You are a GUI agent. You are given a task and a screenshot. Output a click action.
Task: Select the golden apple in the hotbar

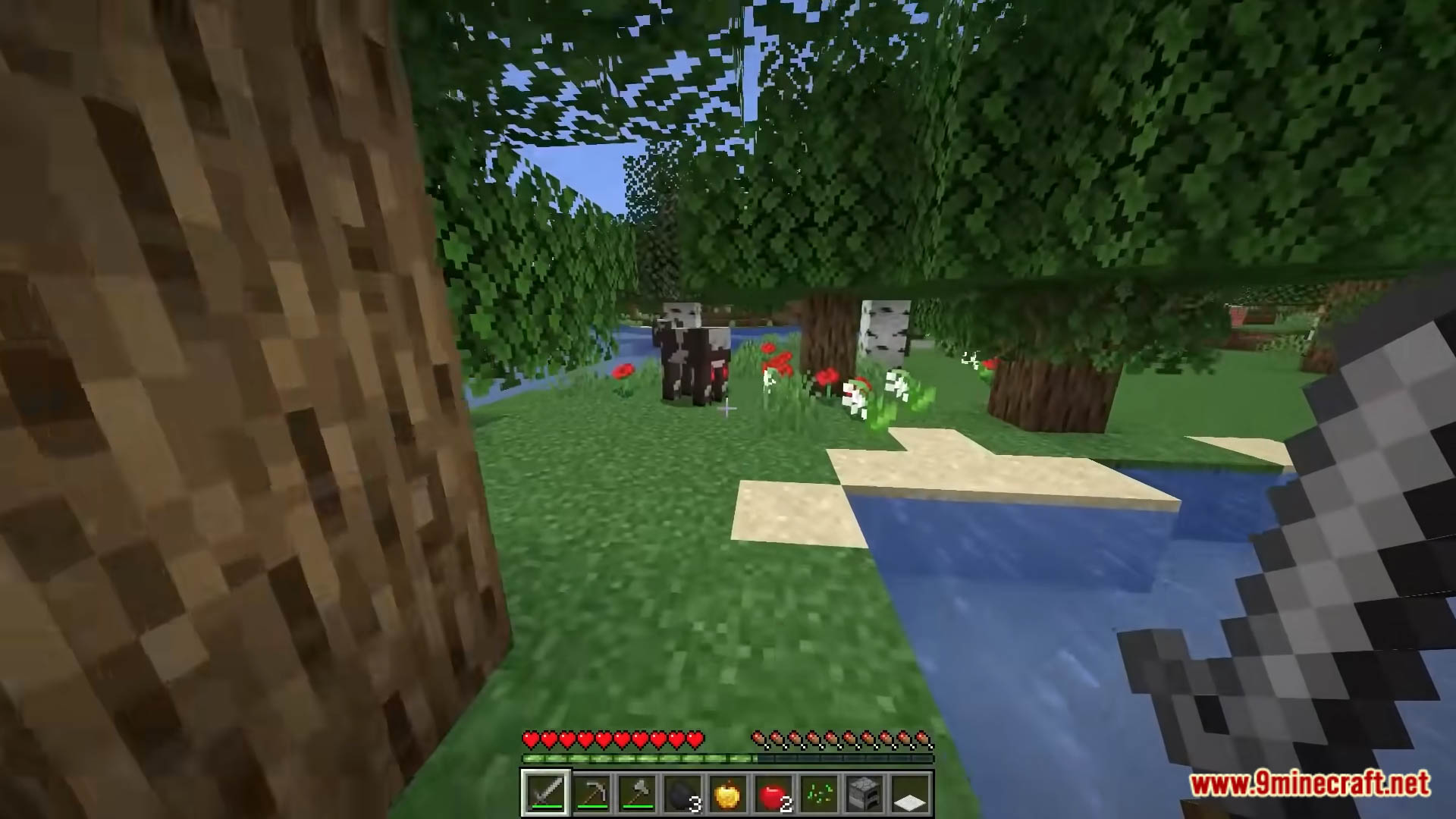(x=726, y=791)
